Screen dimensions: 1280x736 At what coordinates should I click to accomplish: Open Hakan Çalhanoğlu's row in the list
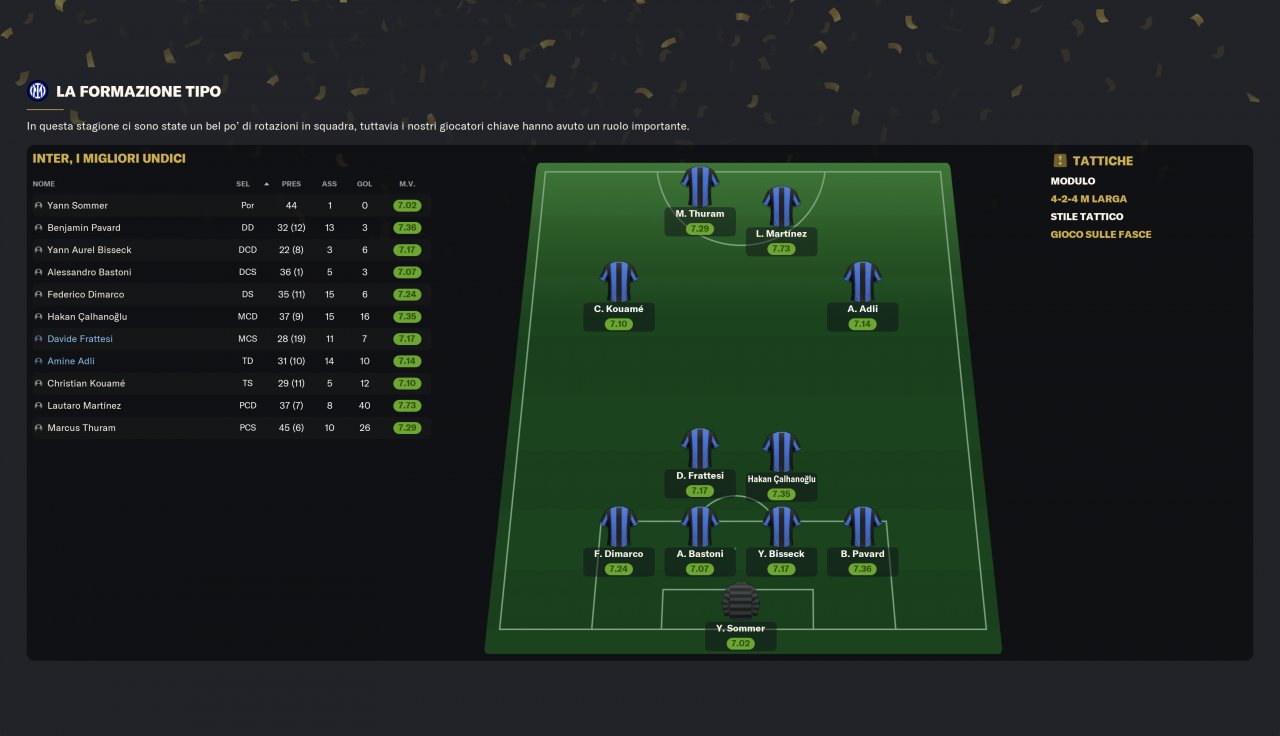click(87, 317)
